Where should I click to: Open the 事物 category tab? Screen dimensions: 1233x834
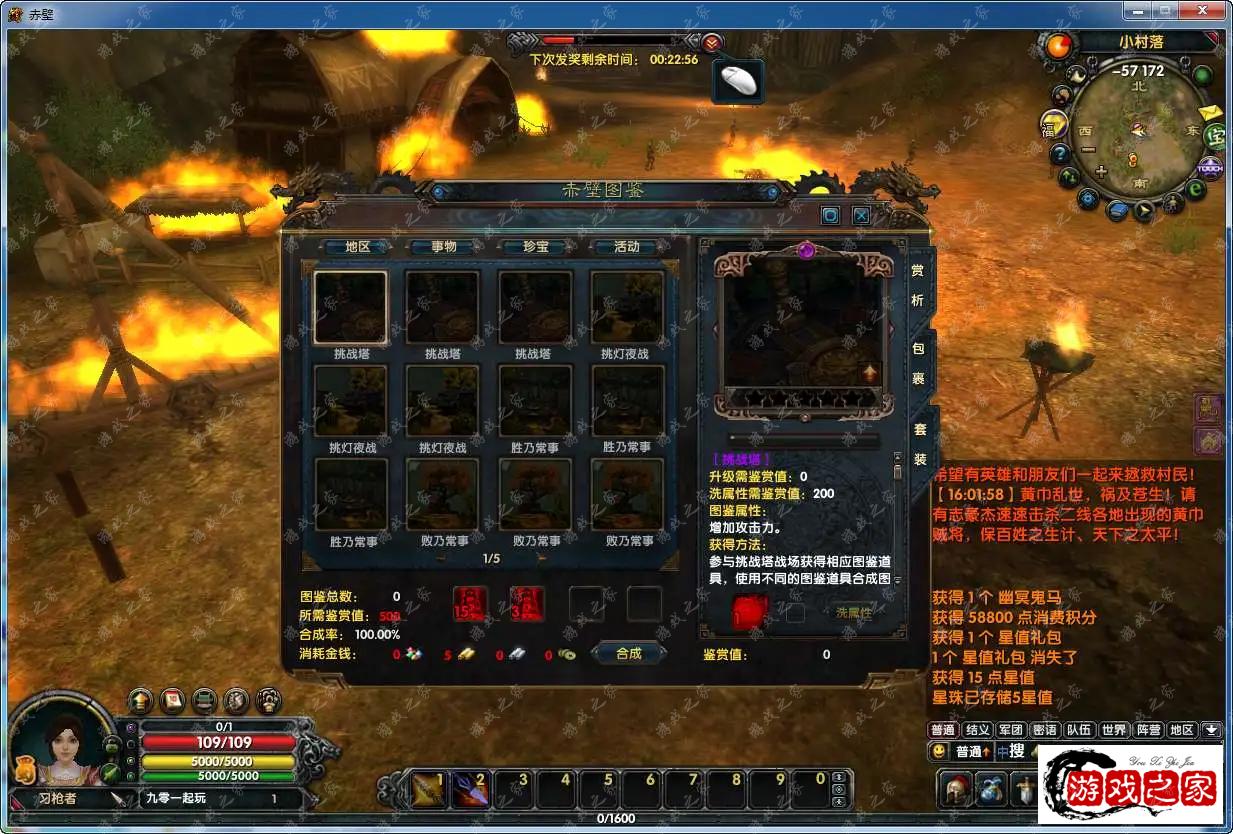tap(444, 247)
